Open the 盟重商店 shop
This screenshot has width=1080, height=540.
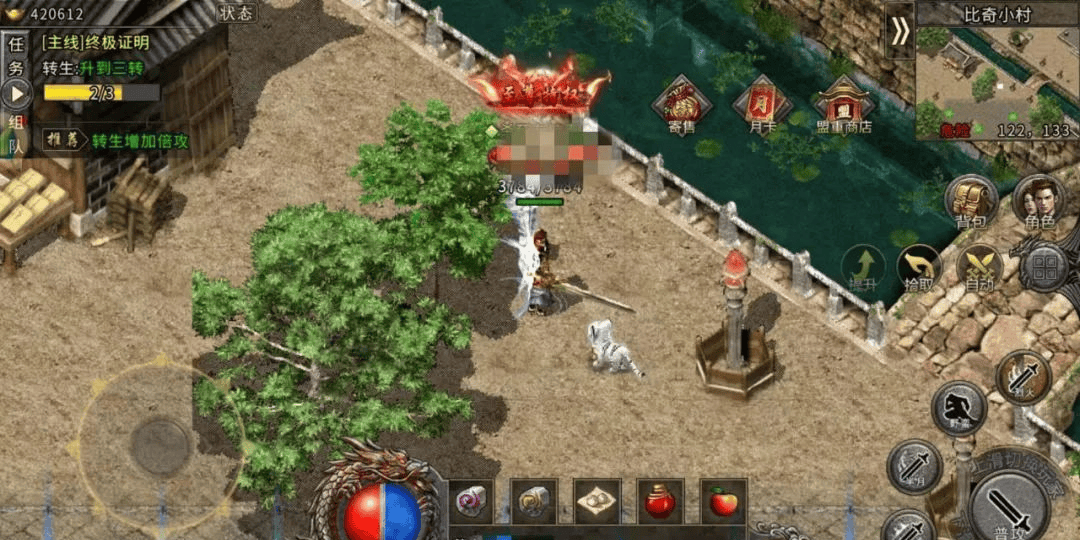pos(843,106)
